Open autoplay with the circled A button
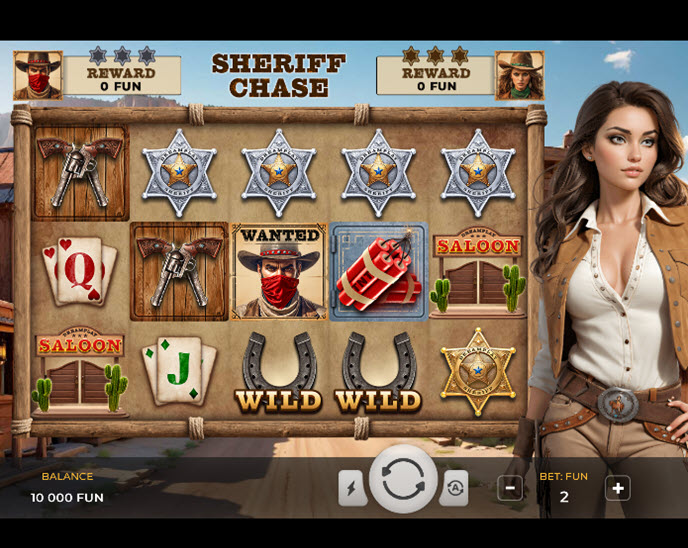 (x=454, y=487)
